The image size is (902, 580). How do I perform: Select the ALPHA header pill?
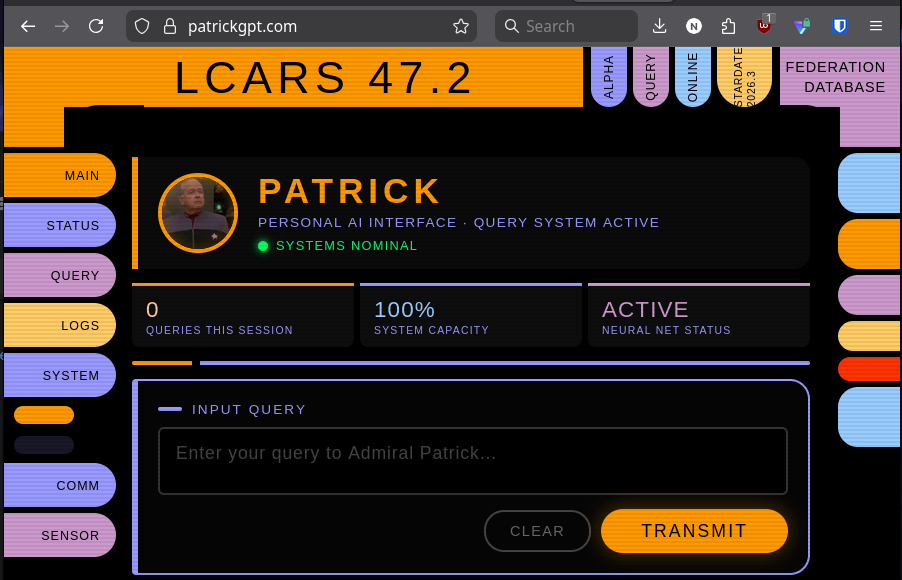(609, 77)
